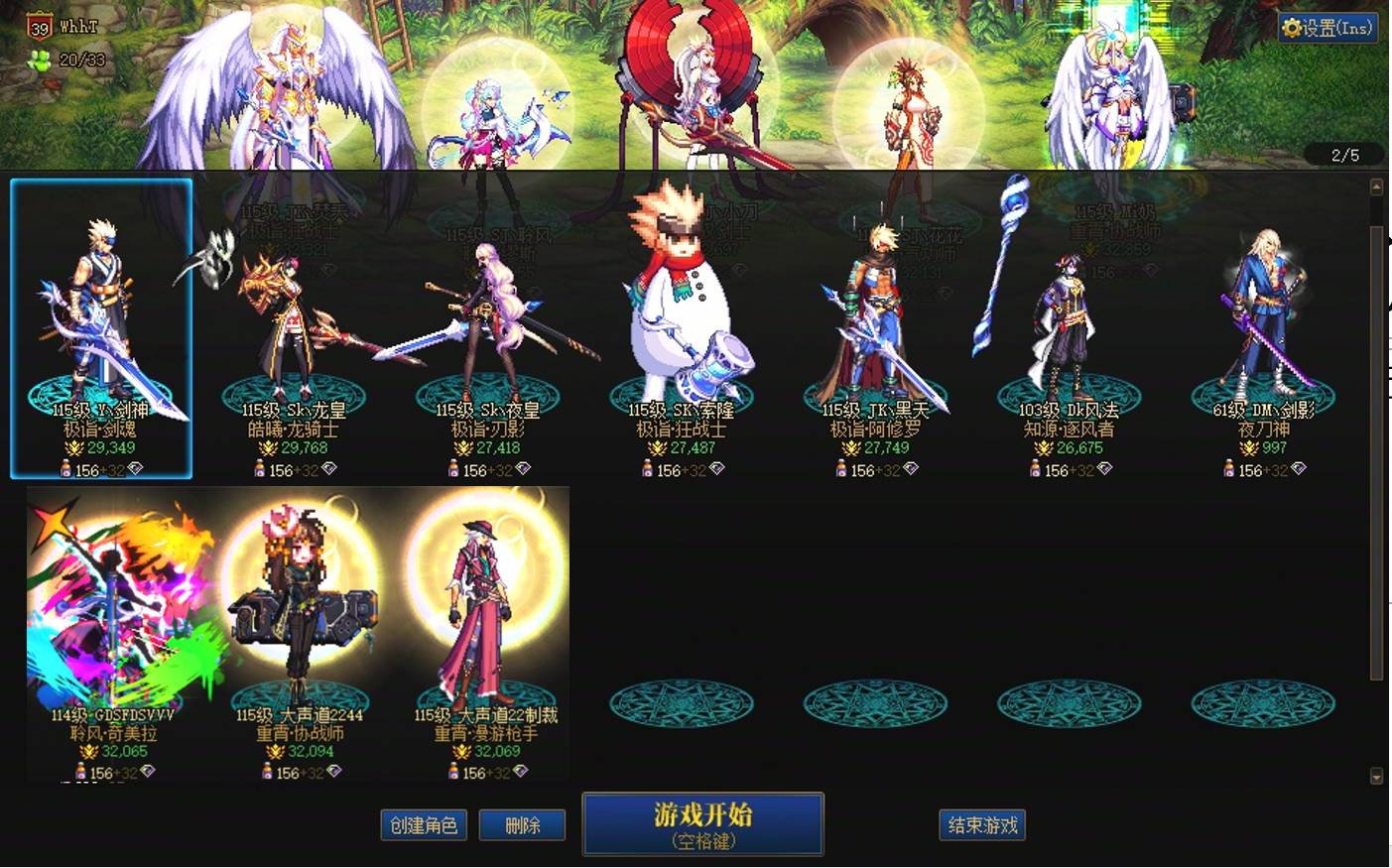Click the fatigue potion icon under Dk风法
Image resolution: width=1392 pixels, height=868 pixels.
click(x=1034, y=469)
